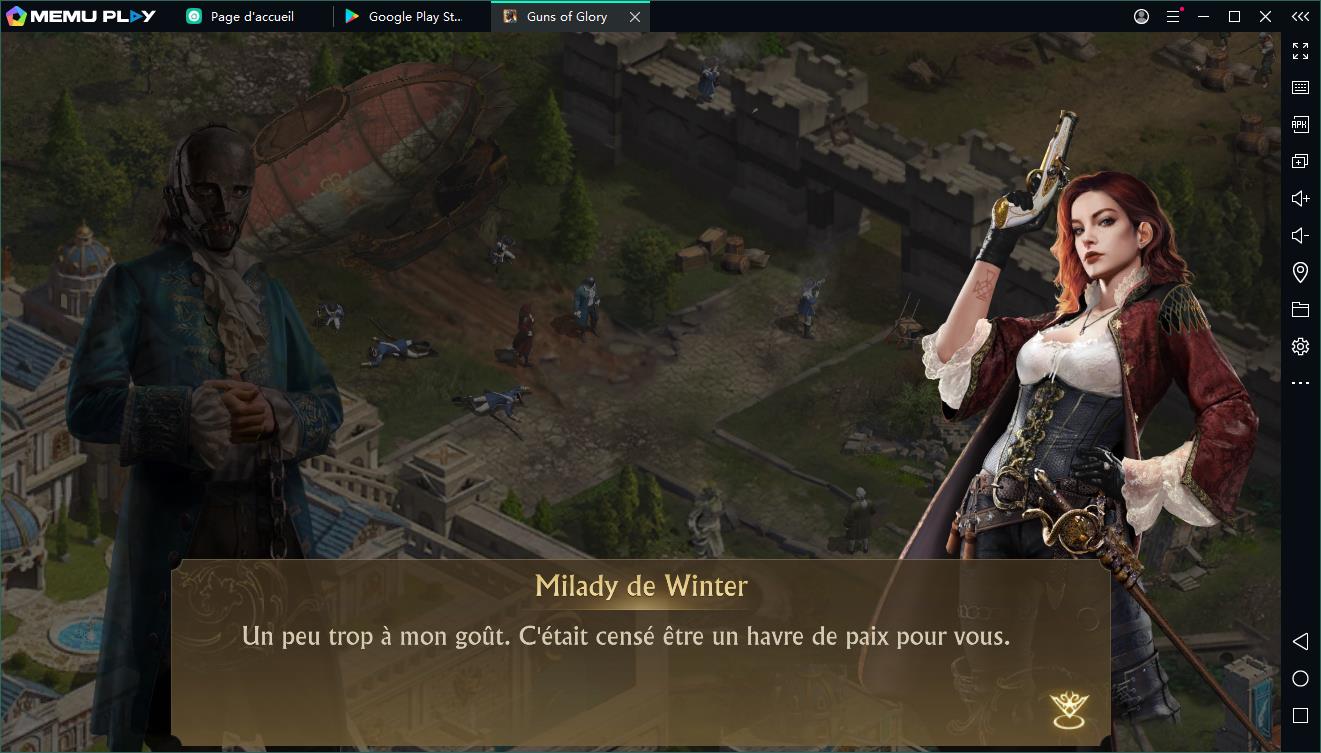Tap the Android back triangle button
The image size is (1321, 753).
(1300, 641)
